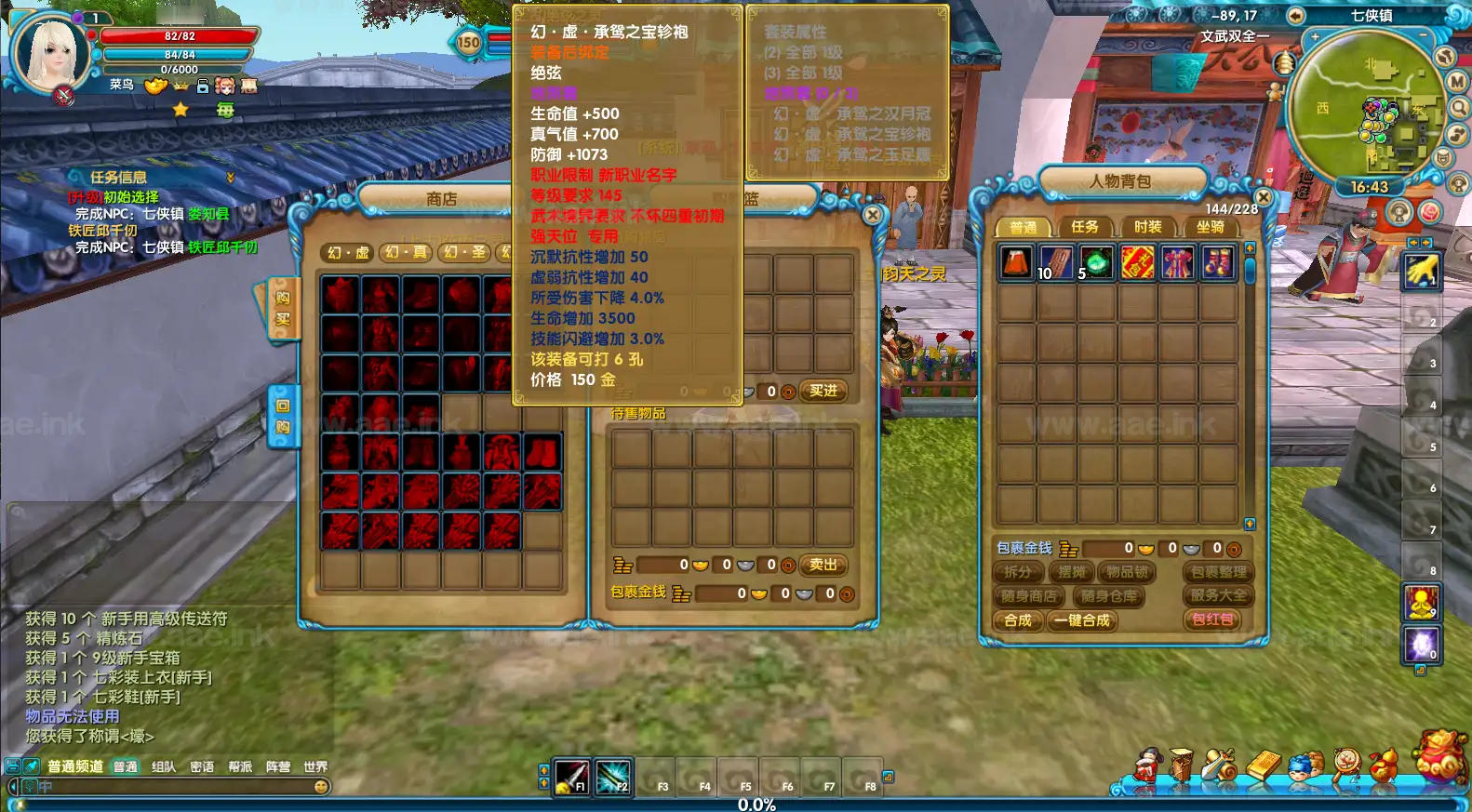
Task: Click the gourd icon on the bottom taskbar
Action: click(1383, 765)
